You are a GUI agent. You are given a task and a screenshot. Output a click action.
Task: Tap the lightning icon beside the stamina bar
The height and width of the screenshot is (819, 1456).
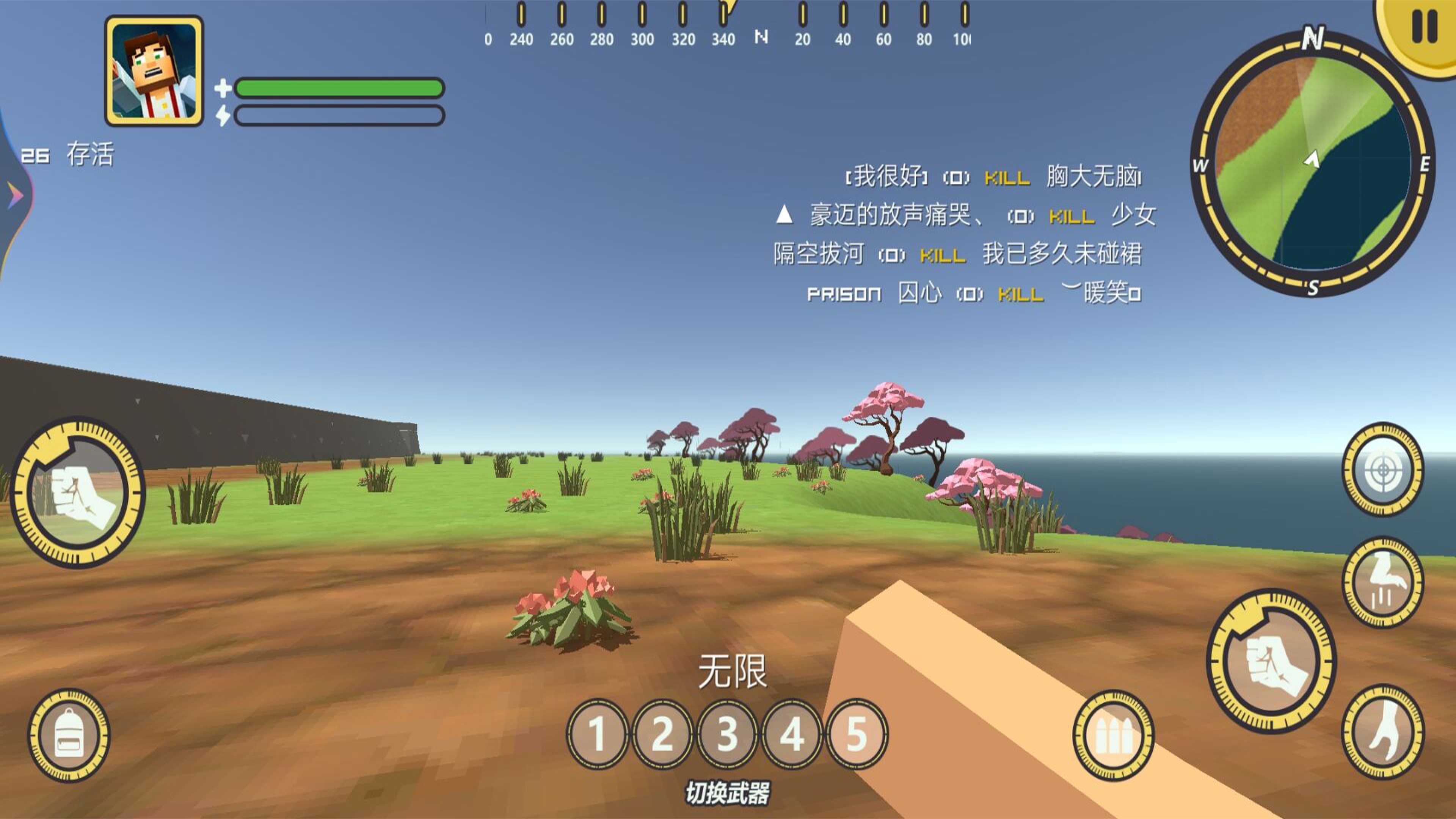(223, 116)
